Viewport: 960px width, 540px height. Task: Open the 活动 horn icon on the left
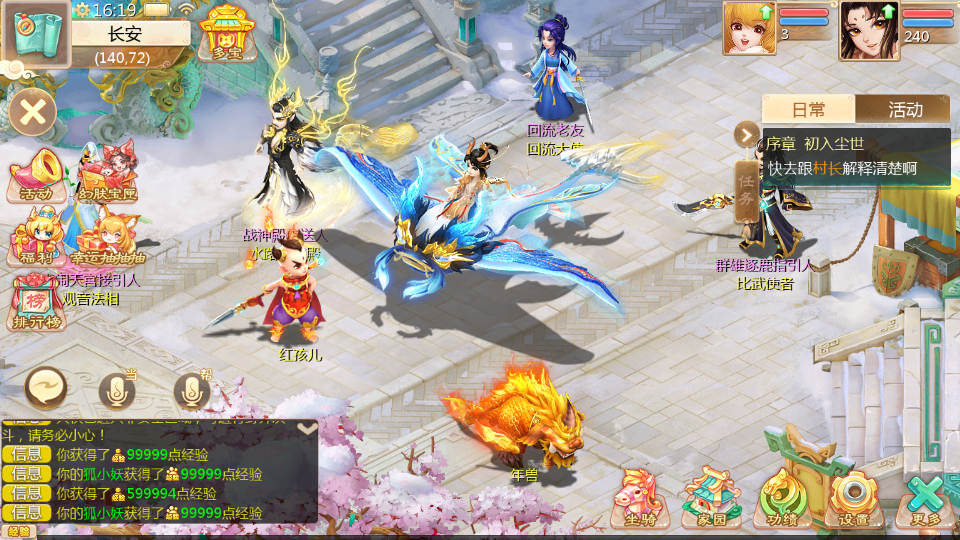[x=37, y=177]
